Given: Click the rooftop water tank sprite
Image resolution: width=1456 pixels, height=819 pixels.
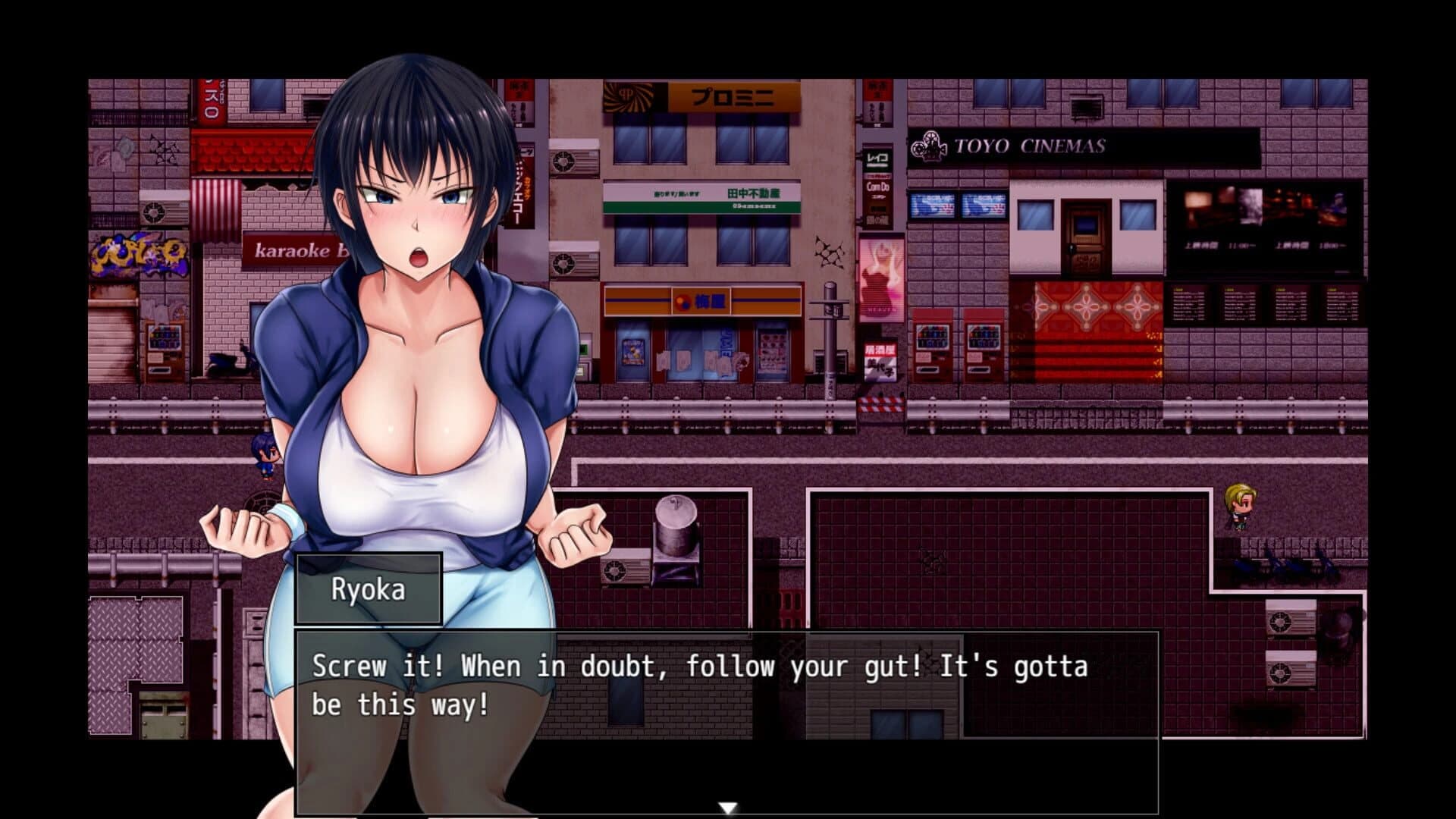Looking at the screenshot, I should pyautogui.click(x=677, y=523).
